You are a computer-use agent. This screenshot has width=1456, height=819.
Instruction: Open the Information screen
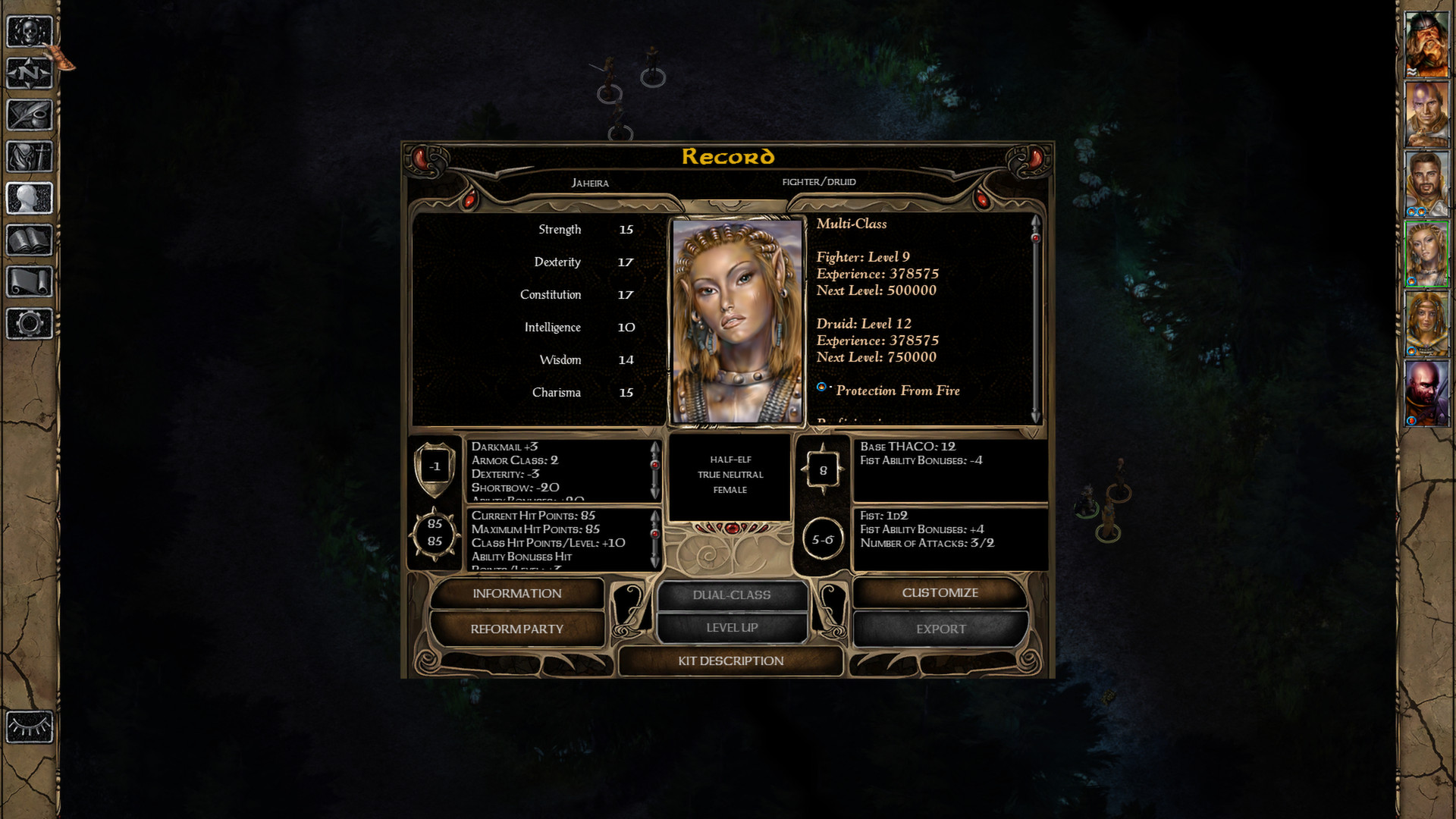click(x=517, y=594)
